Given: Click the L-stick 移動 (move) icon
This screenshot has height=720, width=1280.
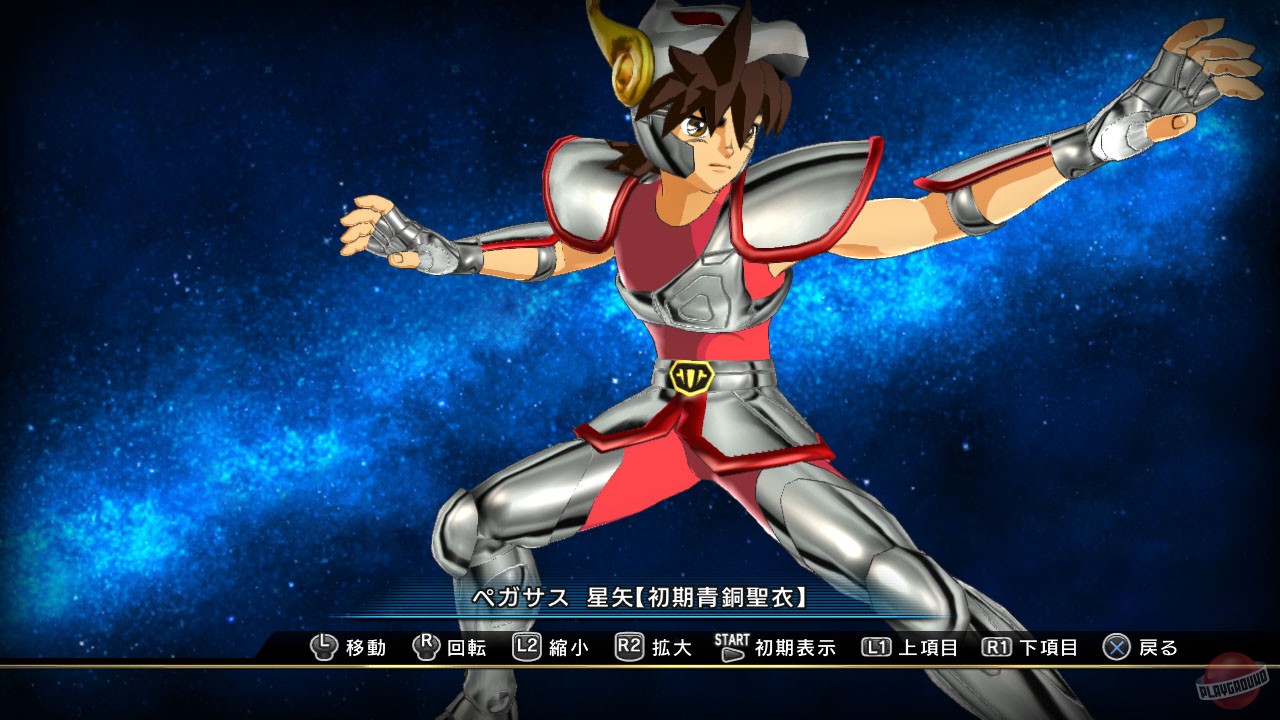Looking at the screenshot, I should [324, 648].
